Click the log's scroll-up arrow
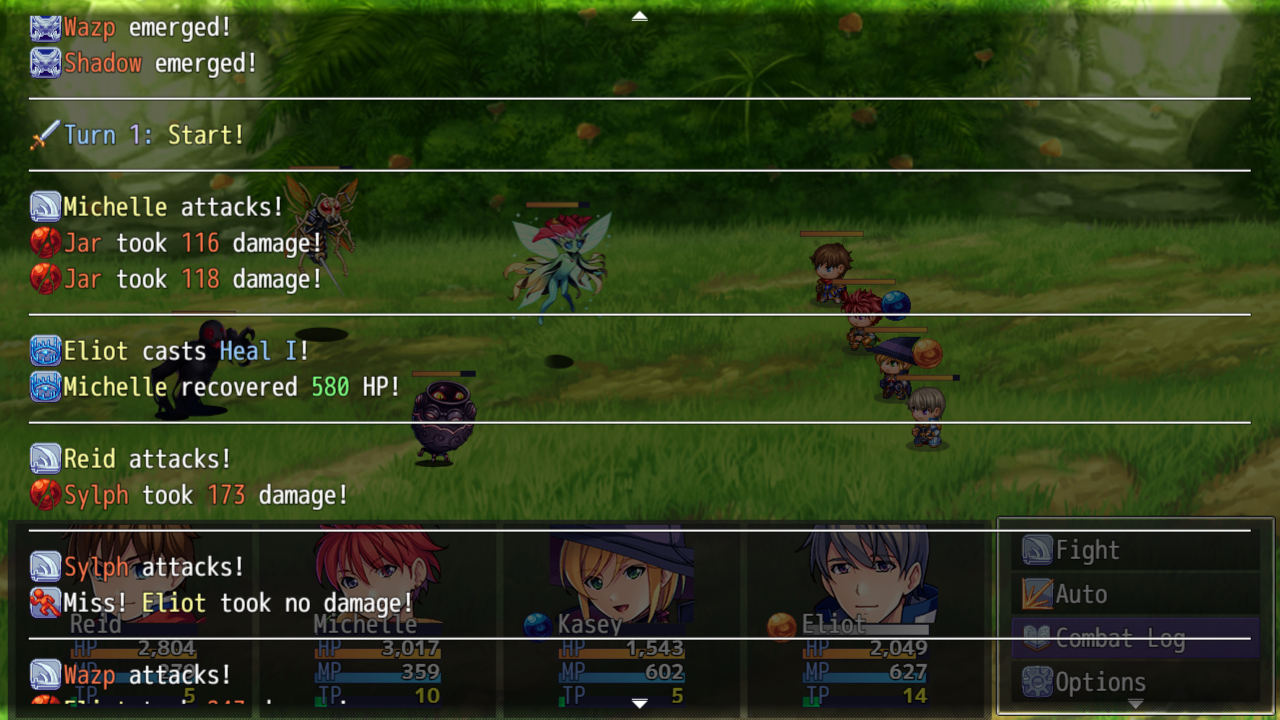 tap(640, 16)
